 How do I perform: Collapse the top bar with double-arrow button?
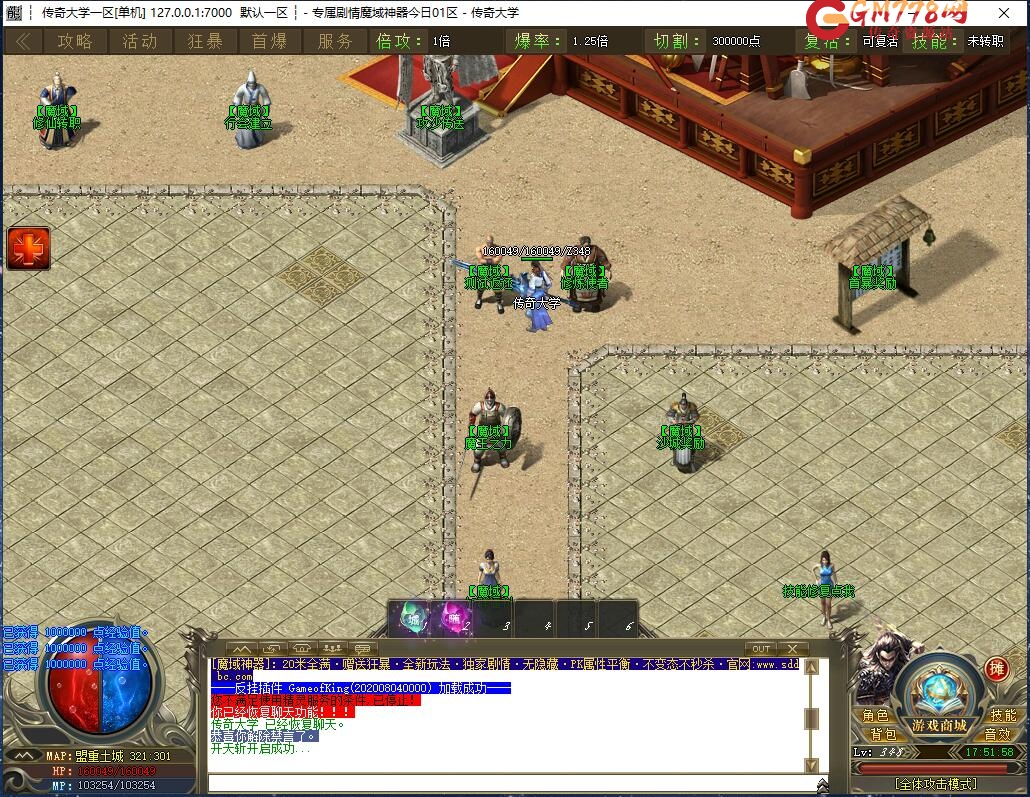click(22, 41)
